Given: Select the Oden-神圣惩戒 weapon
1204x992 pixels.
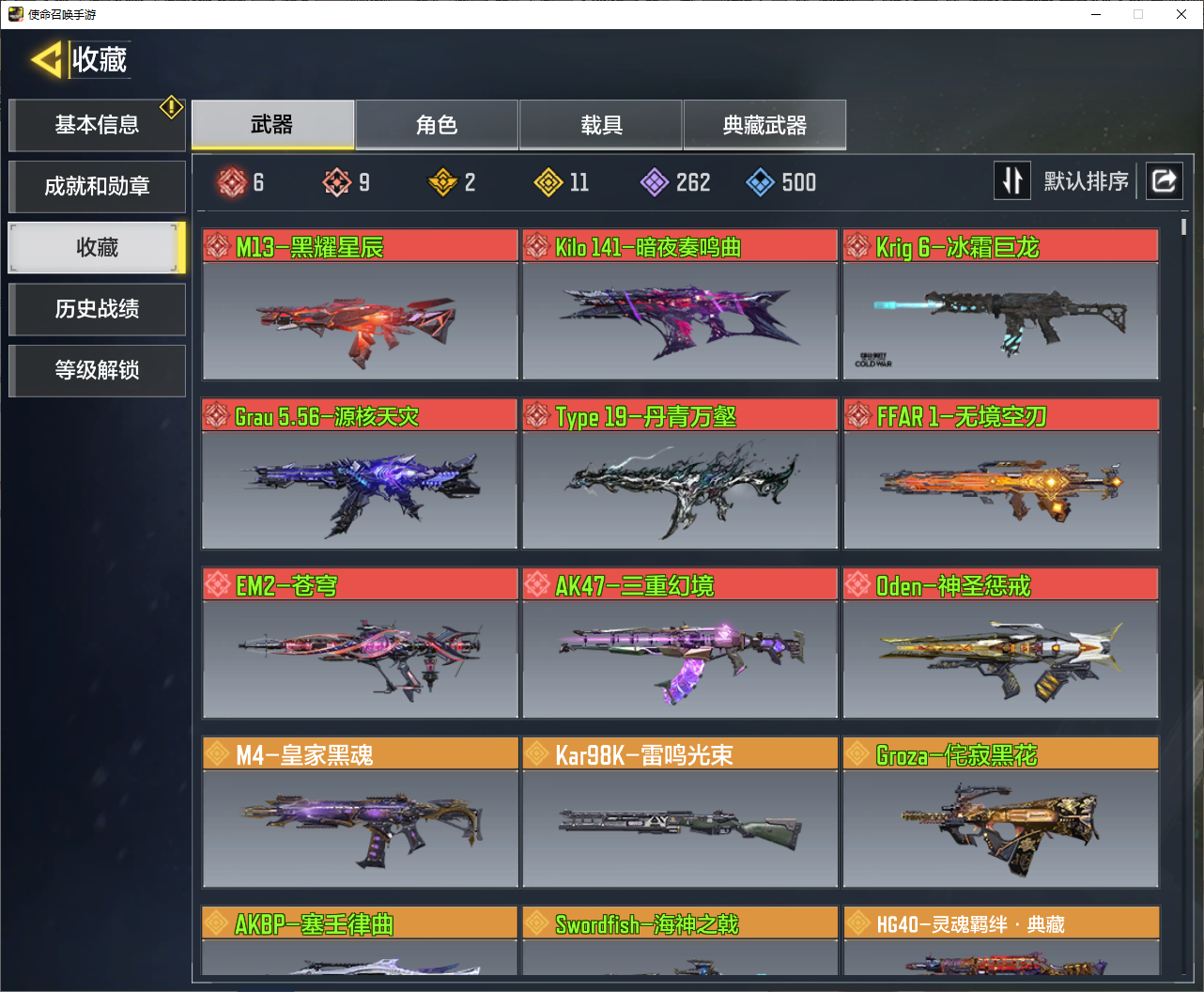Looking at the screenshot, I should [1000, 643].
